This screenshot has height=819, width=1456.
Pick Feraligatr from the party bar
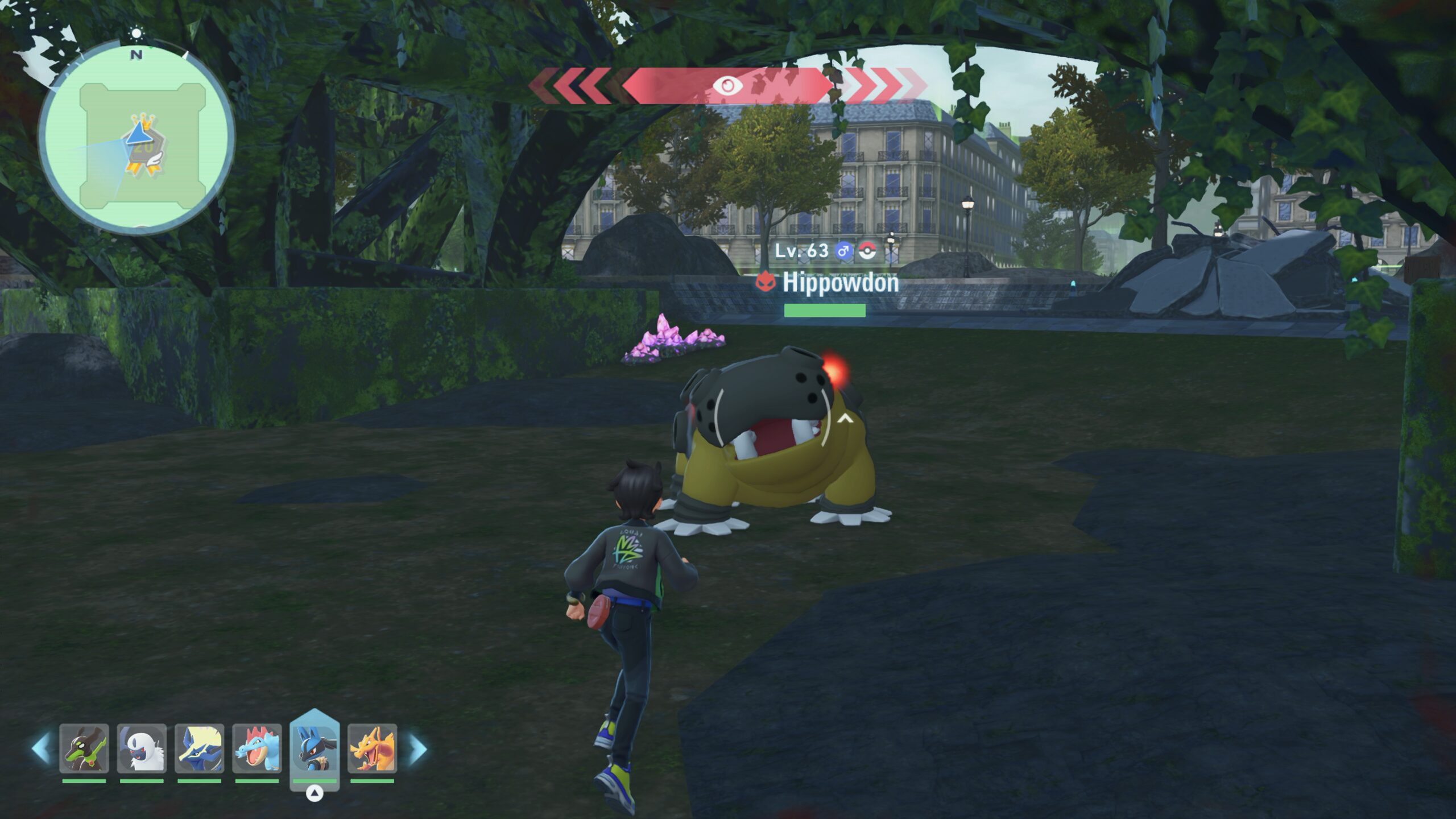(257, 748)
